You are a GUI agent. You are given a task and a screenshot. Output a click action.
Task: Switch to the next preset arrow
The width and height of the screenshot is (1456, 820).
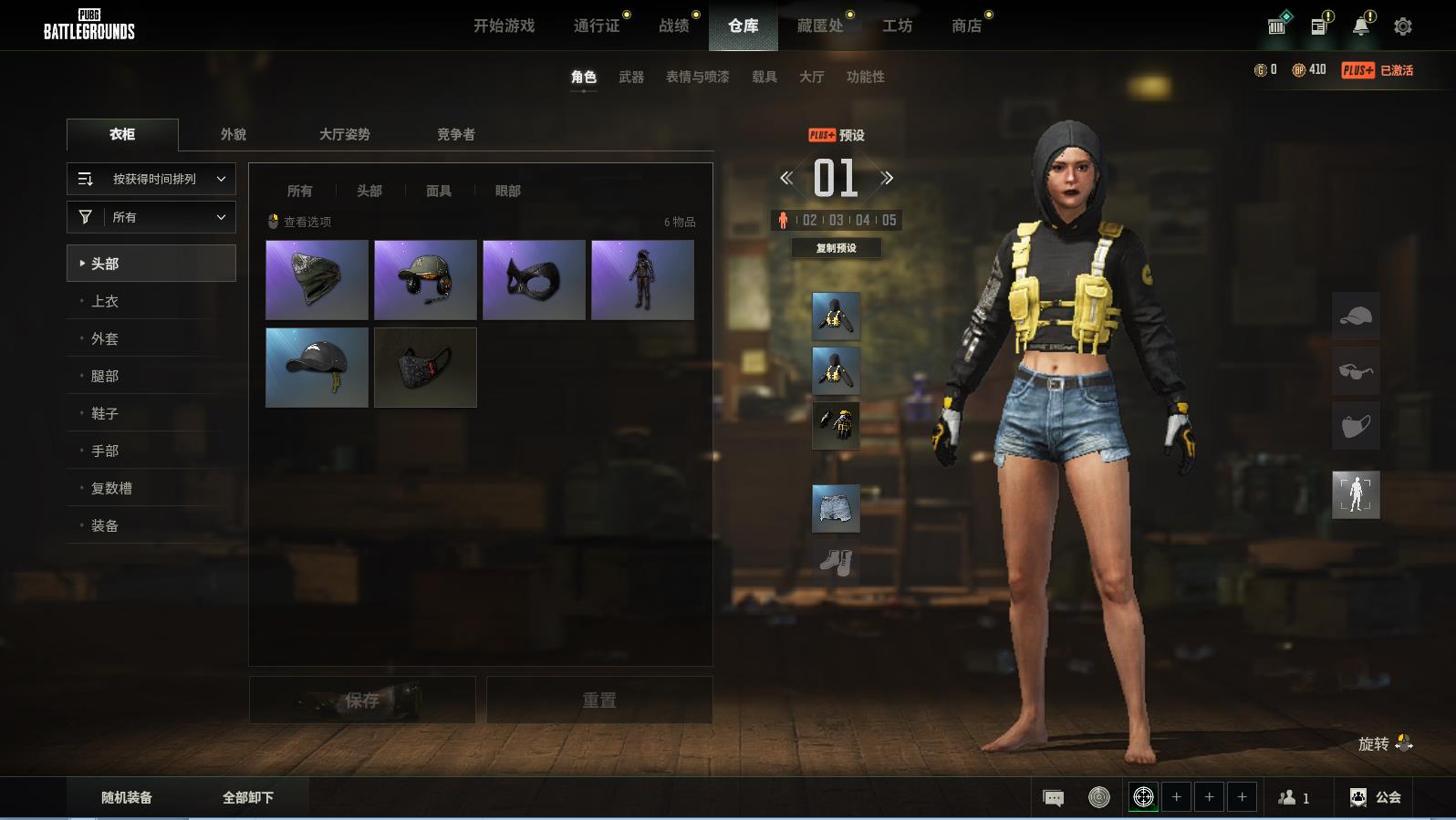click(x=888, y=178)
